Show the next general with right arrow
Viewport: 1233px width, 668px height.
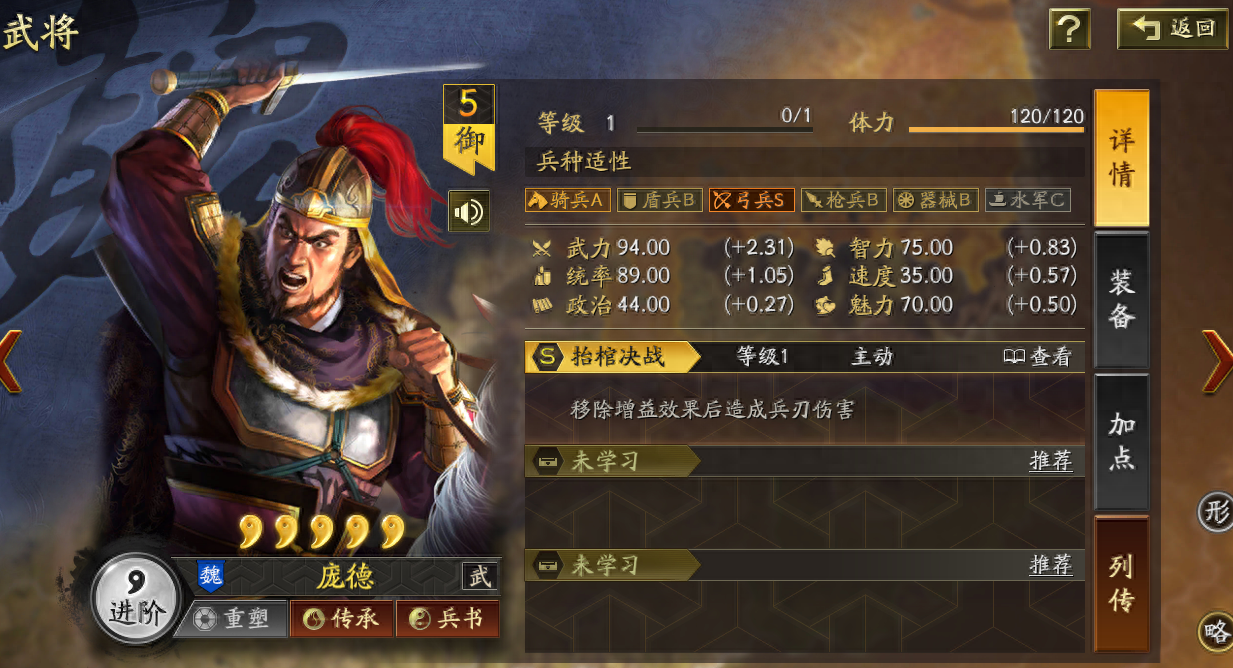click(x=1217, y=359)
